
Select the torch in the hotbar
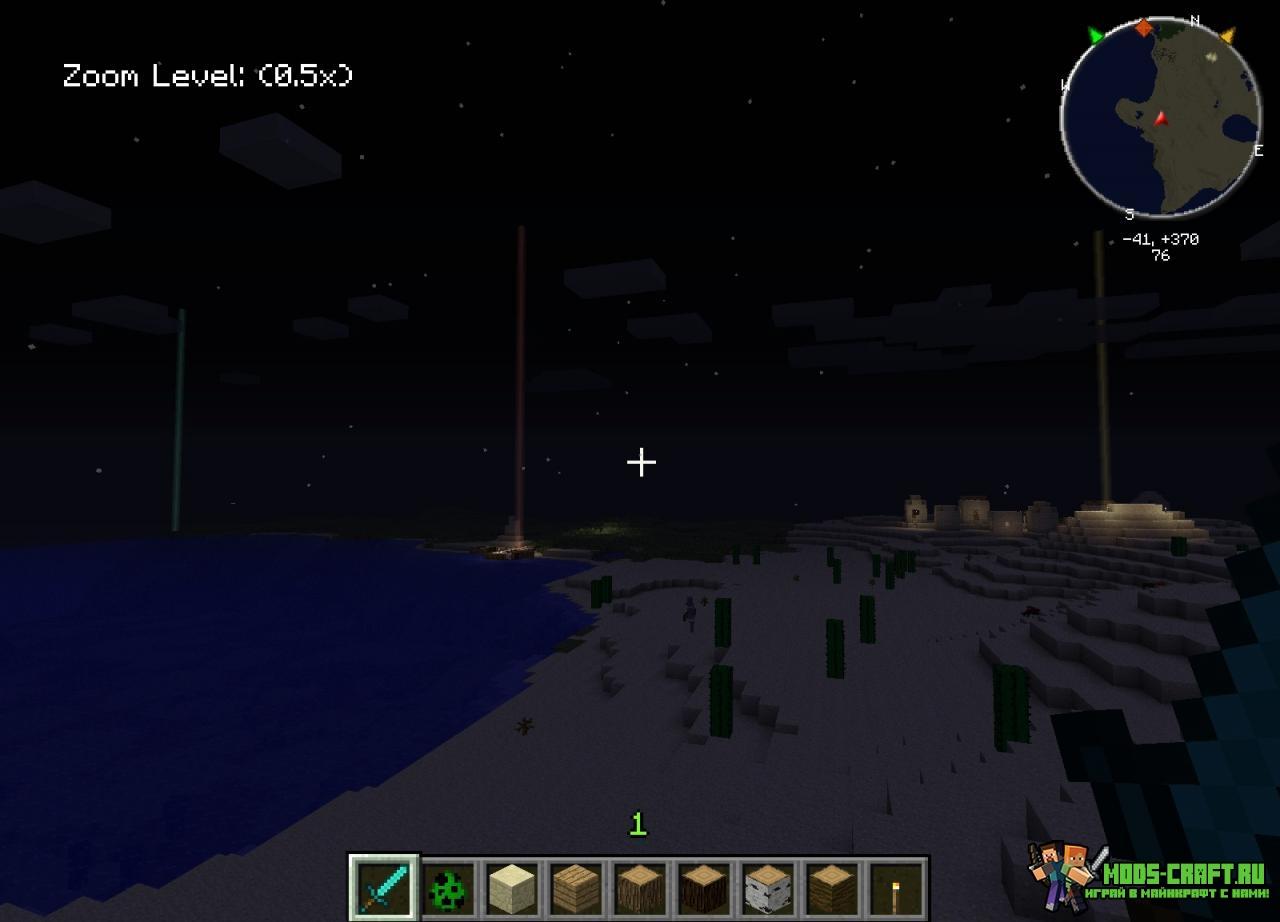coord(895,886)
